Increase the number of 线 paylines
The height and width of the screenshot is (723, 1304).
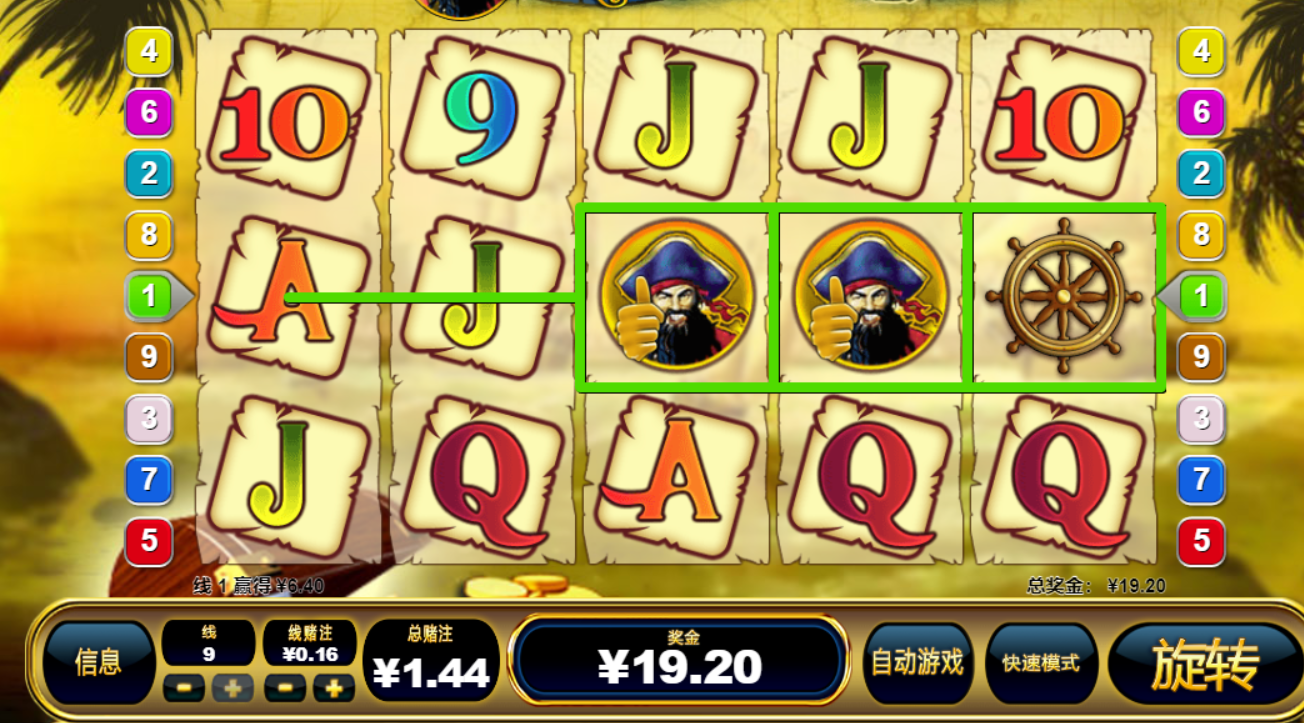pos(232,688)
